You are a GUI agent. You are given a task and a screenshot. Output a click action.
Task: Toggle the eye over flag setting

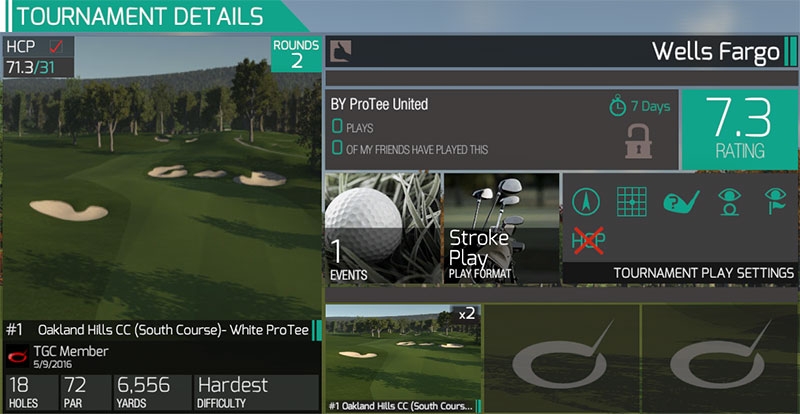point(774,201)
